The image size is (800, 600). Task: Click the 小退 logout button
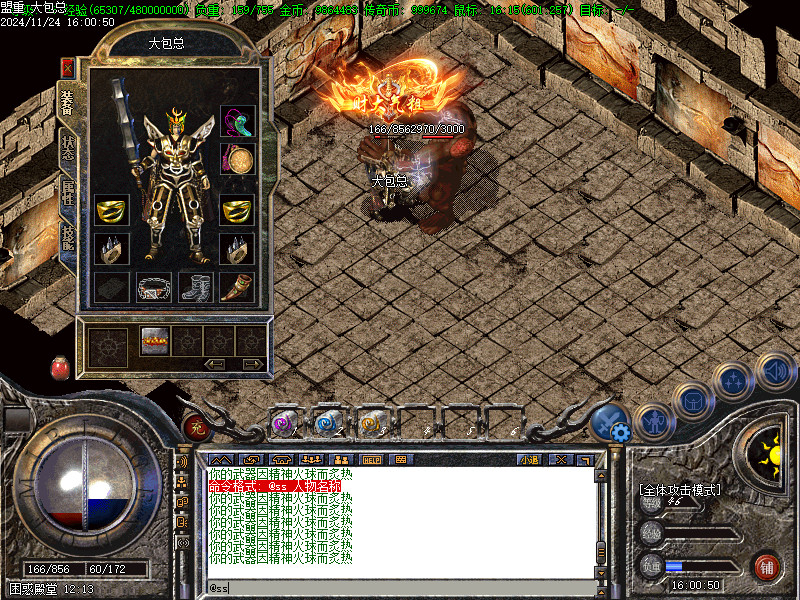click(x=529, y=459)
